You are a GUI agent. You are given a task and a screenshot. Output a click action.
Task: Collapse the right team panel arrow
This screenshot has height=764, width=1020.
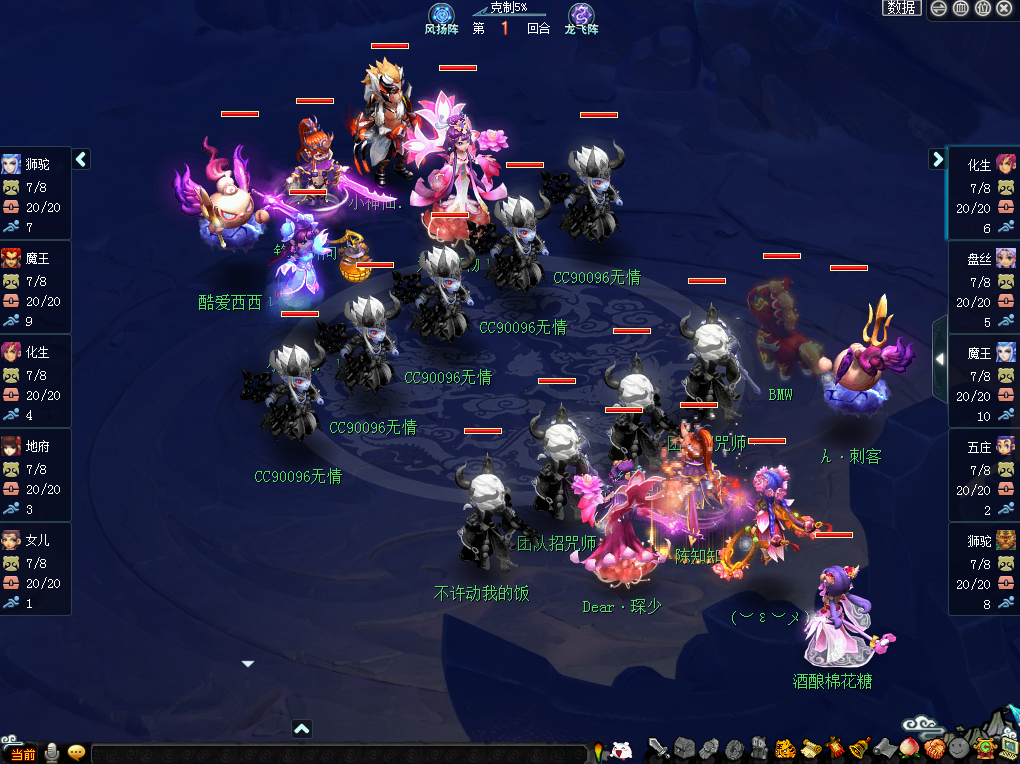(937, 159)
